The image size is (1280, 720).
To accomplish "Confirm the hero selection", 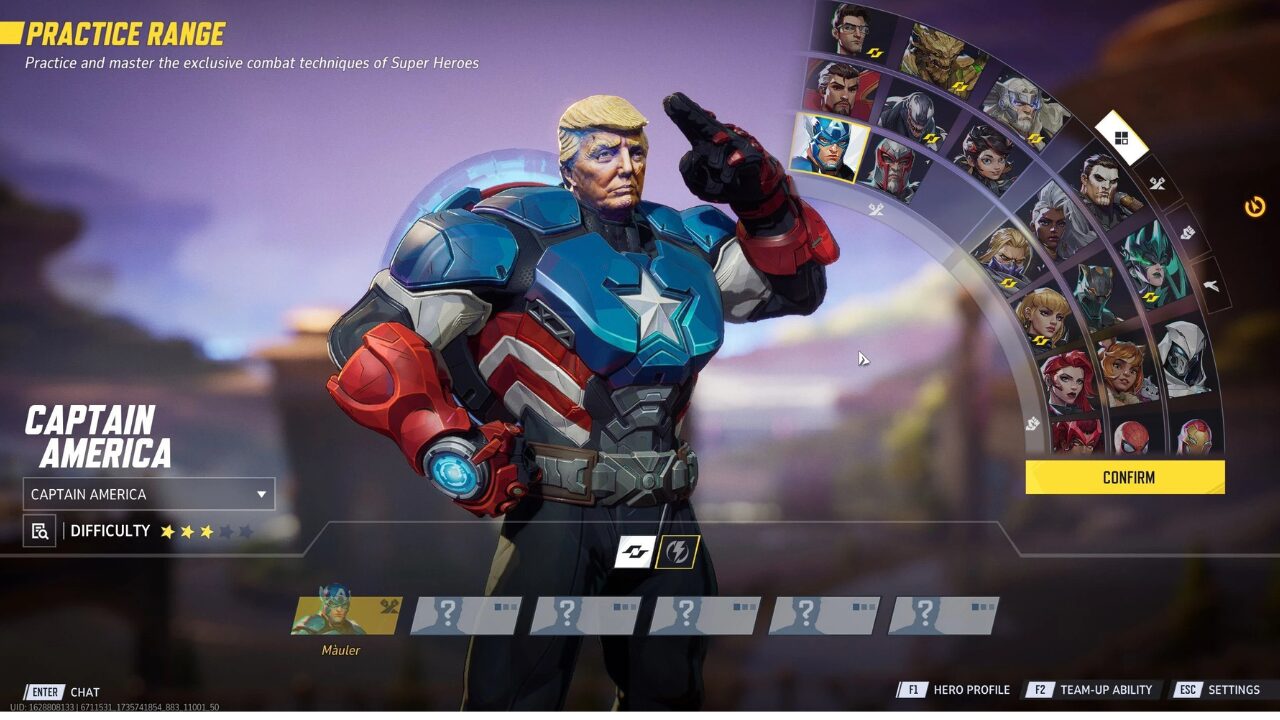I will coord(1125,477).
